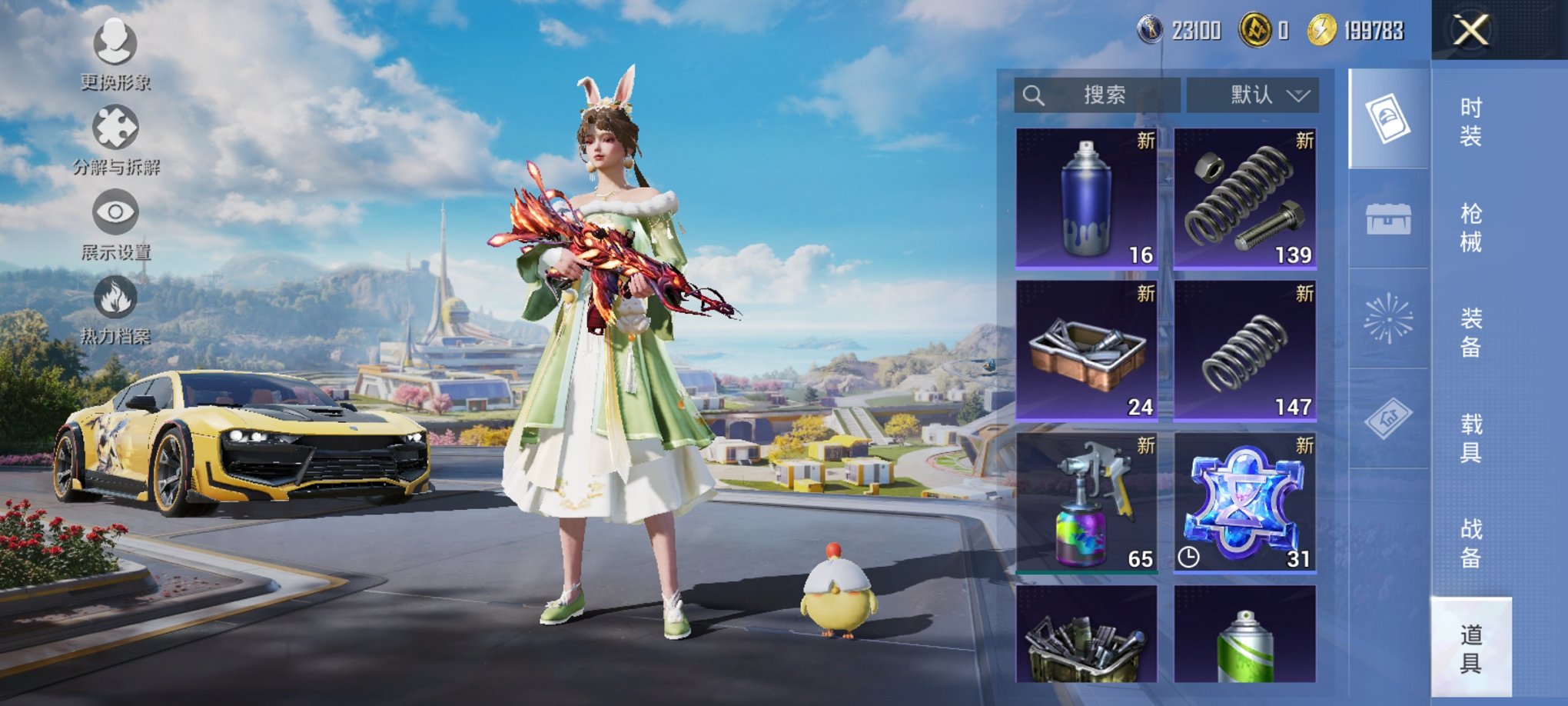Open the 更换形象 change avatar option
The height and width of the screenshot is (706, 1568).
[x=115, y=54]
